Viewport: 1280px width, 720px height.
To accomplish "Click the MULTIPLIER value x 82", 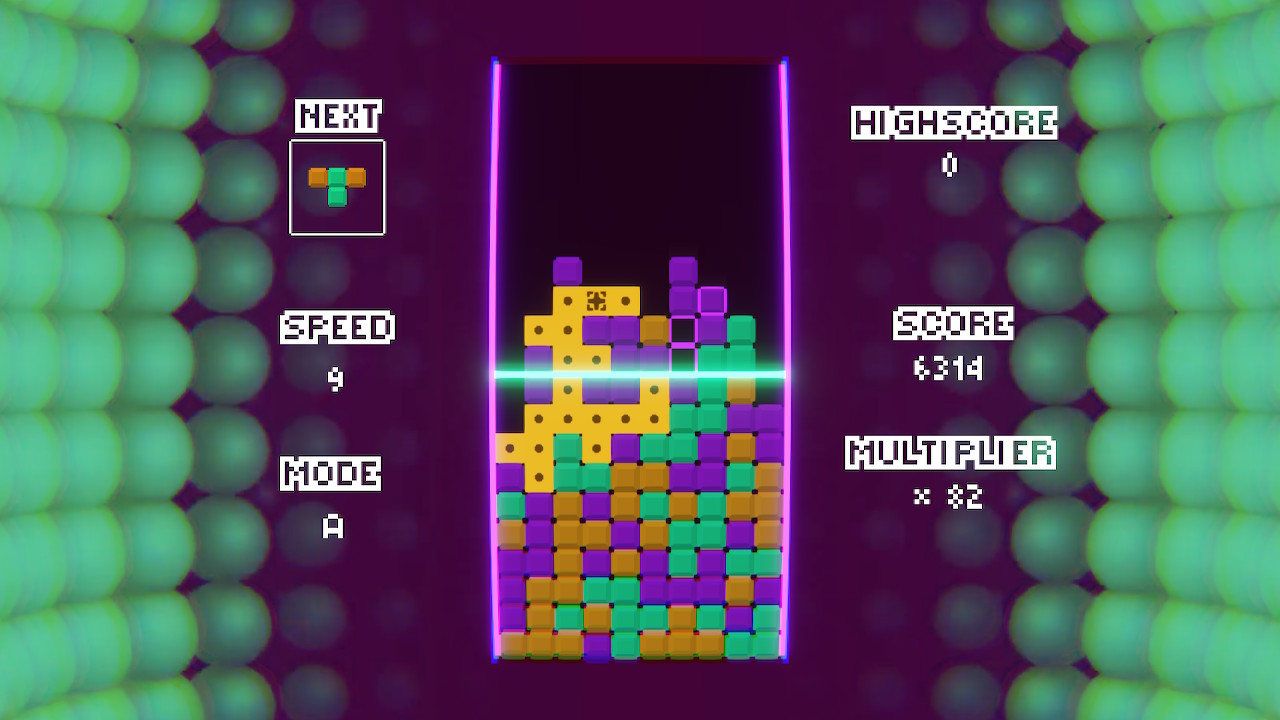I will point(950,495).
